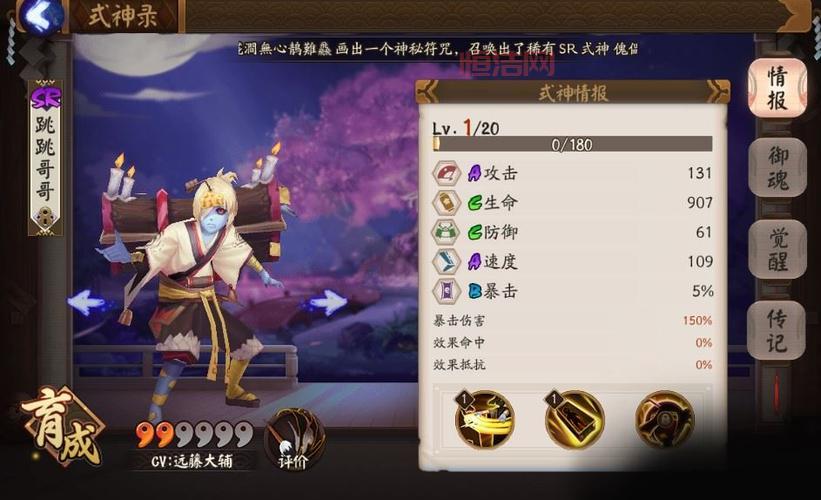Screen dimensions: 821x500
Task: Open the 御魂 soul tab
Action: [x=777, y=168]
